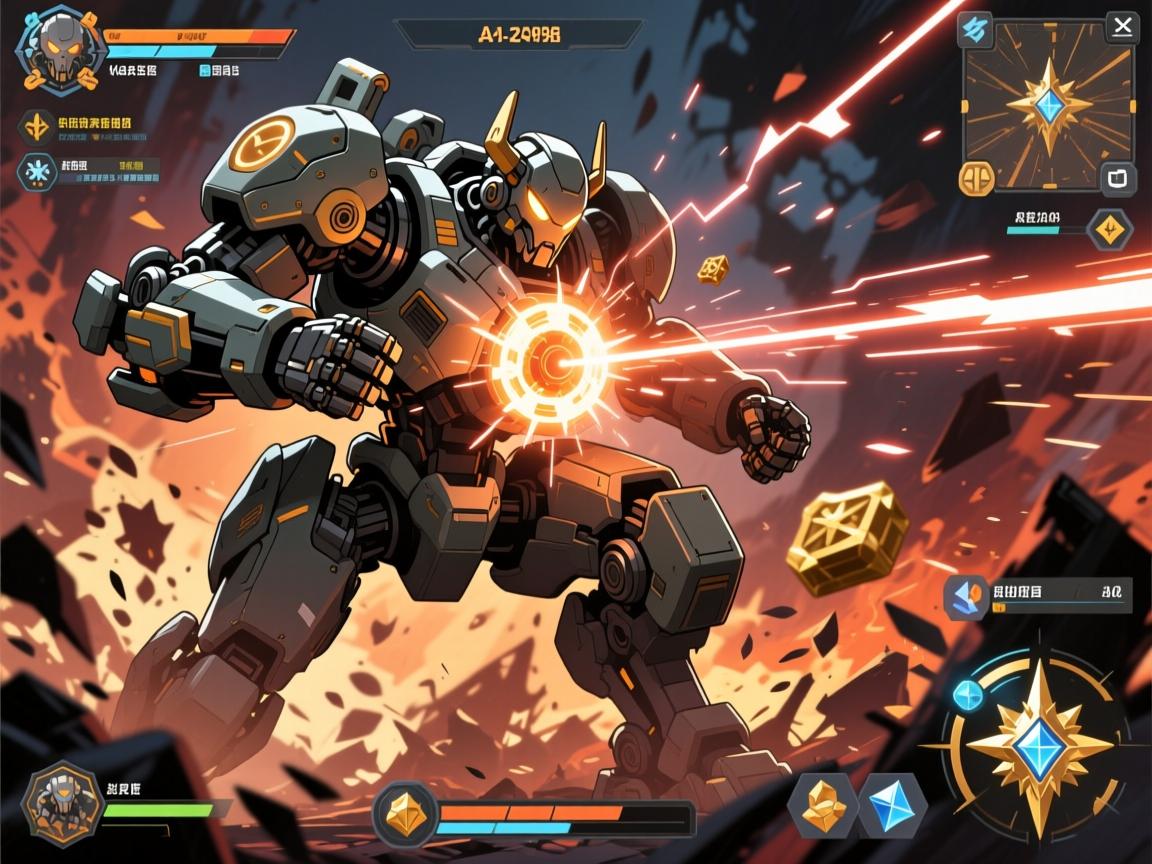Close the star minimap panel
1152x864 pixels.
pyautogui.click(x=1122, y=27)
